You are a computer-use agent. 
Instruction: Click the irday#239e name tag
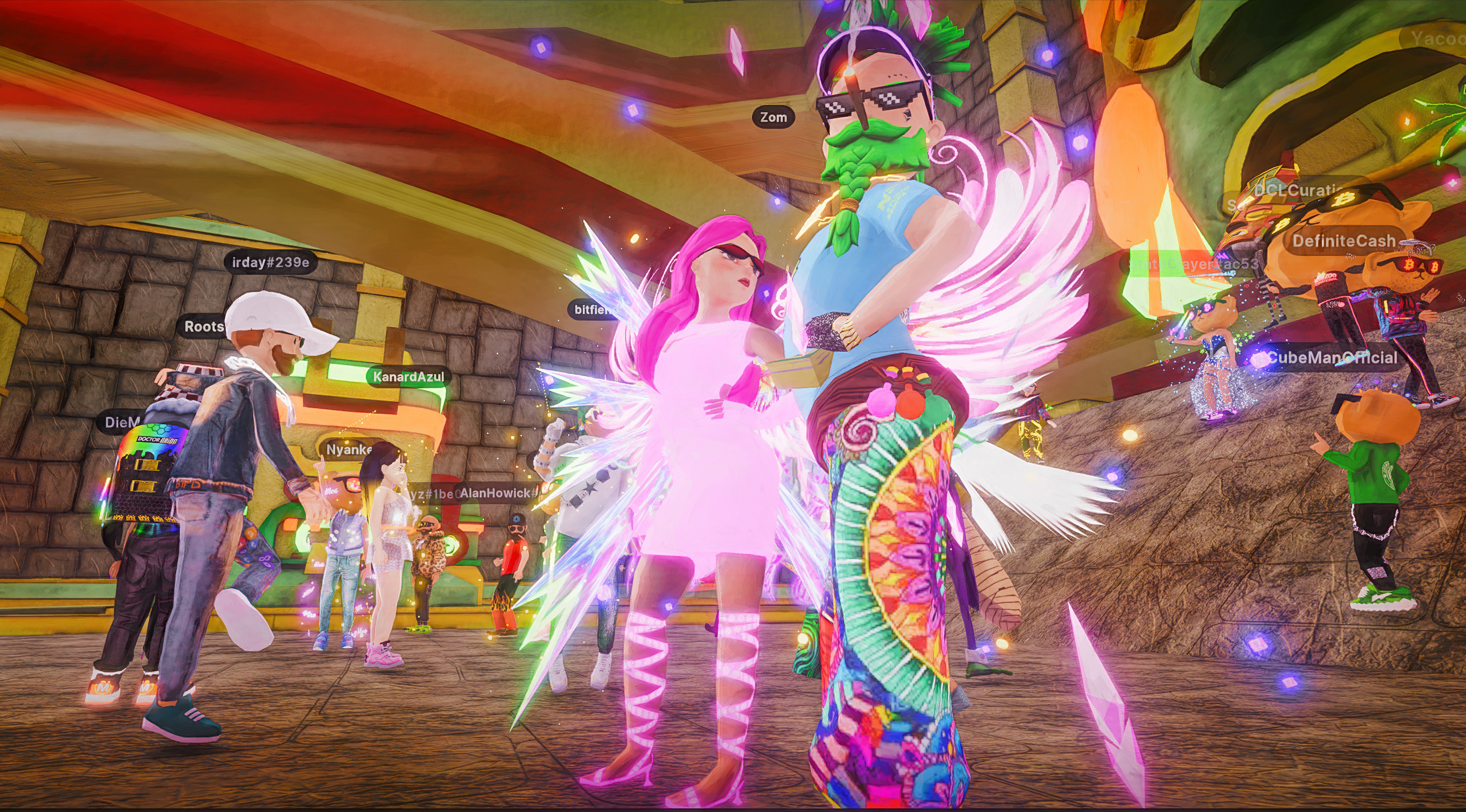point(270,262)
